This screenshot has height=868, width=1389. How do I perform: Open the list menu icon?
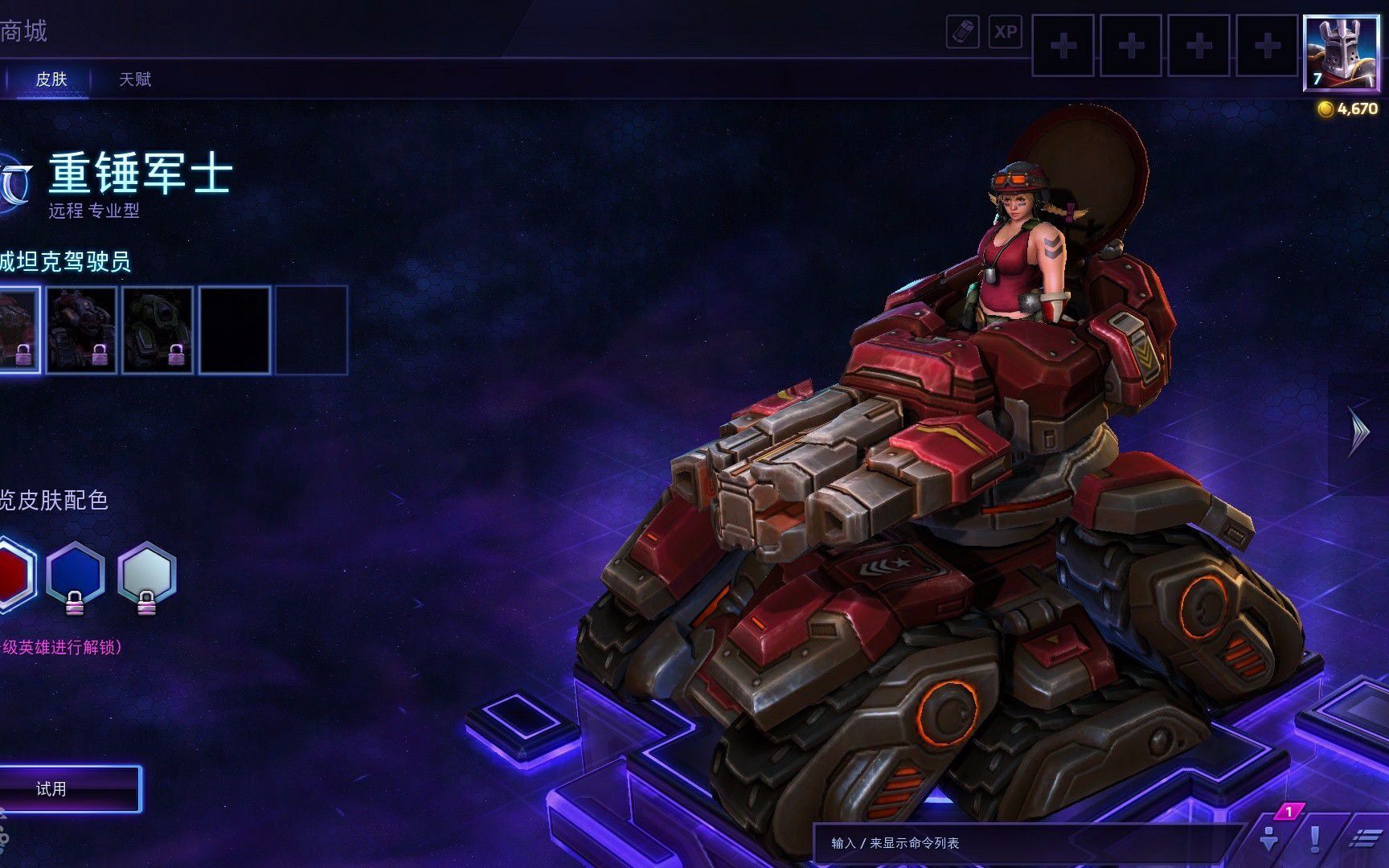click(1364, 839)
